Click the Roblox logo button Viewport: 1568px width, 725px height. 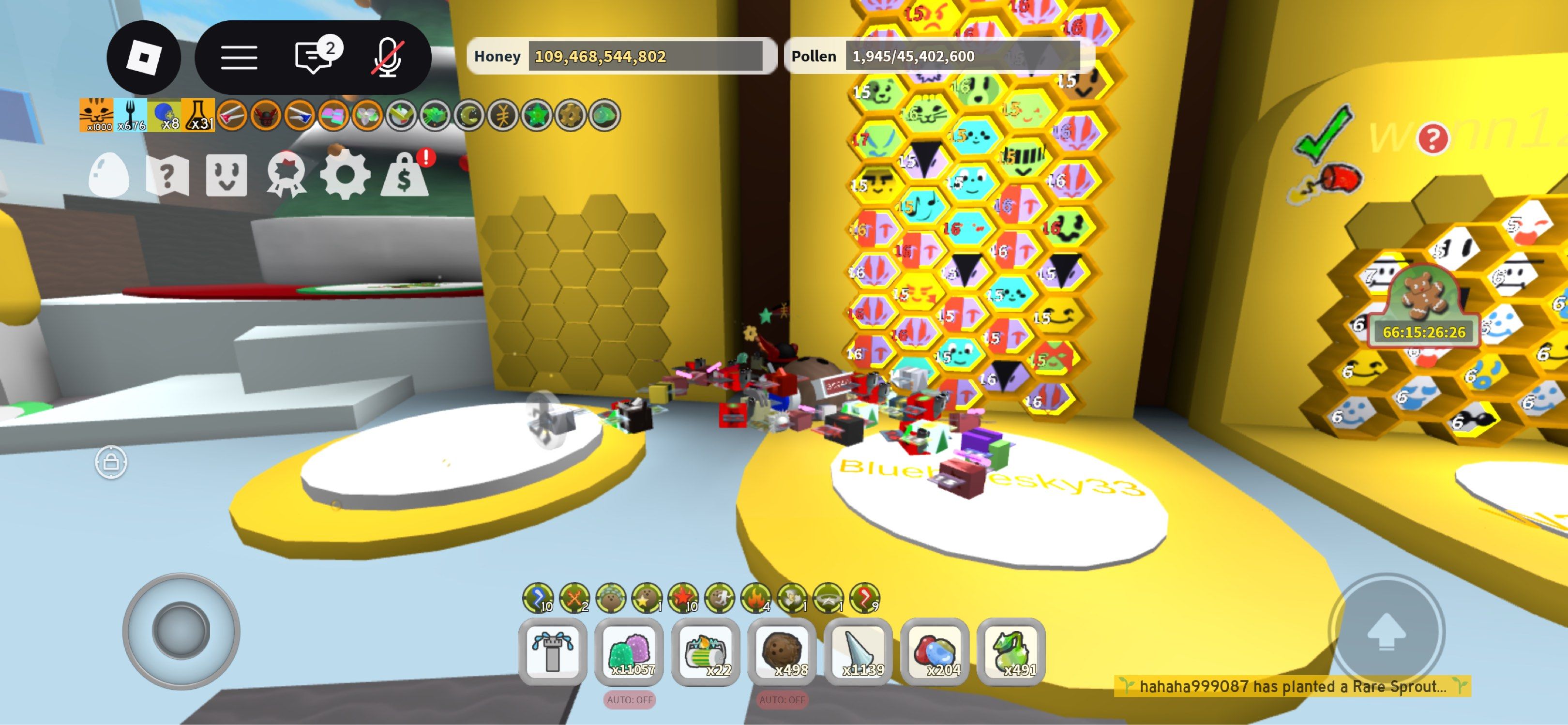pos(144,57)
